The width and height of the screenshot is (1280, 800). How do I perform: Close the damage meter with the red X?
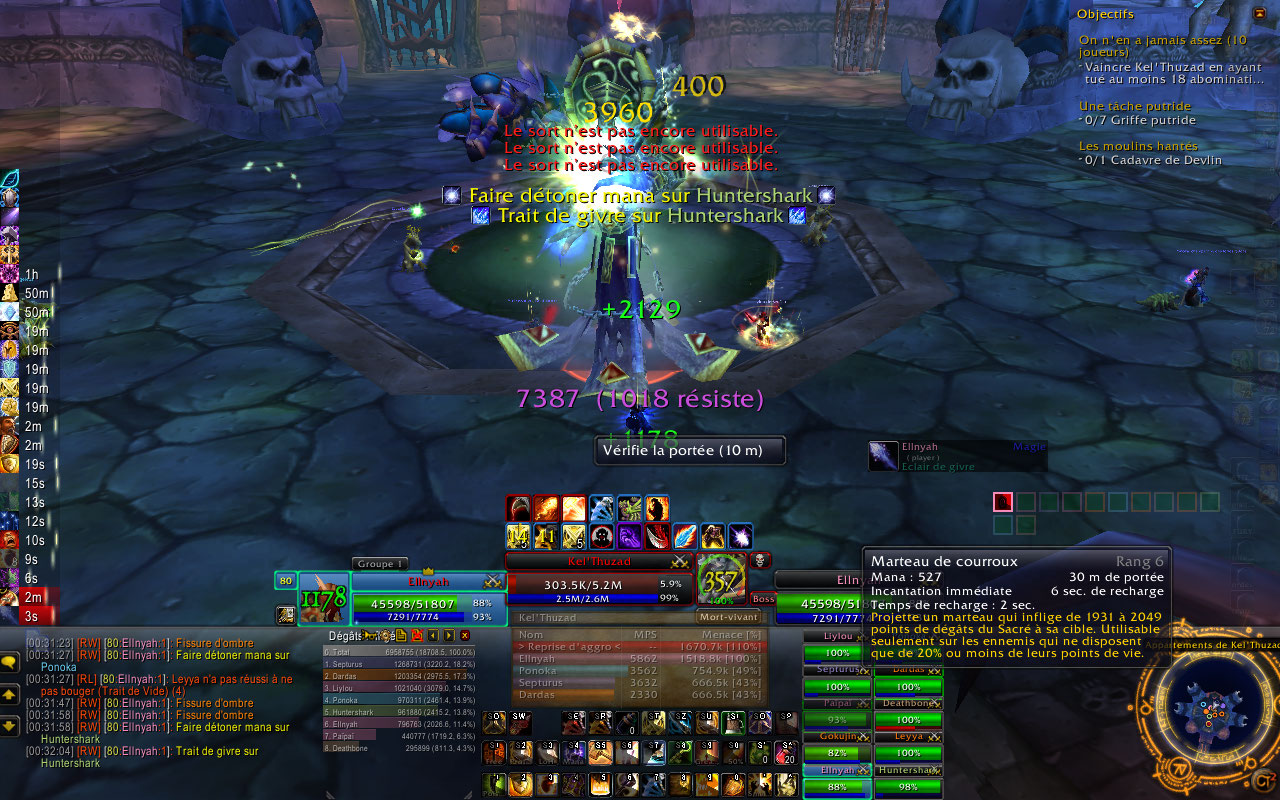click(465, 635)
